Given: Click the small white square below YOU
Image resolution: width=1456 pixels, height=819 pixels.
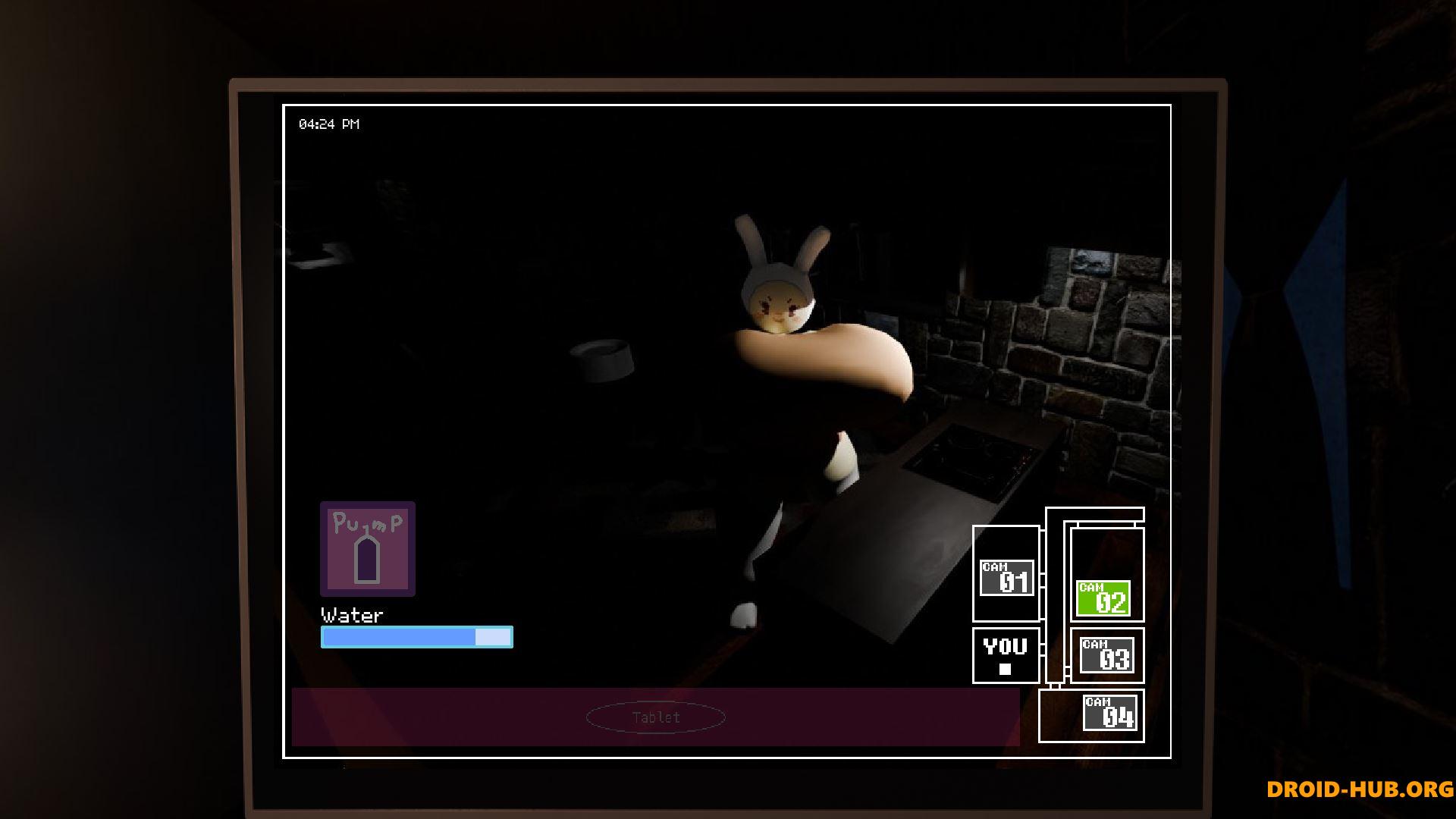Looking at the screenshot, I should pyautogui.click(x=1005, y=670).
